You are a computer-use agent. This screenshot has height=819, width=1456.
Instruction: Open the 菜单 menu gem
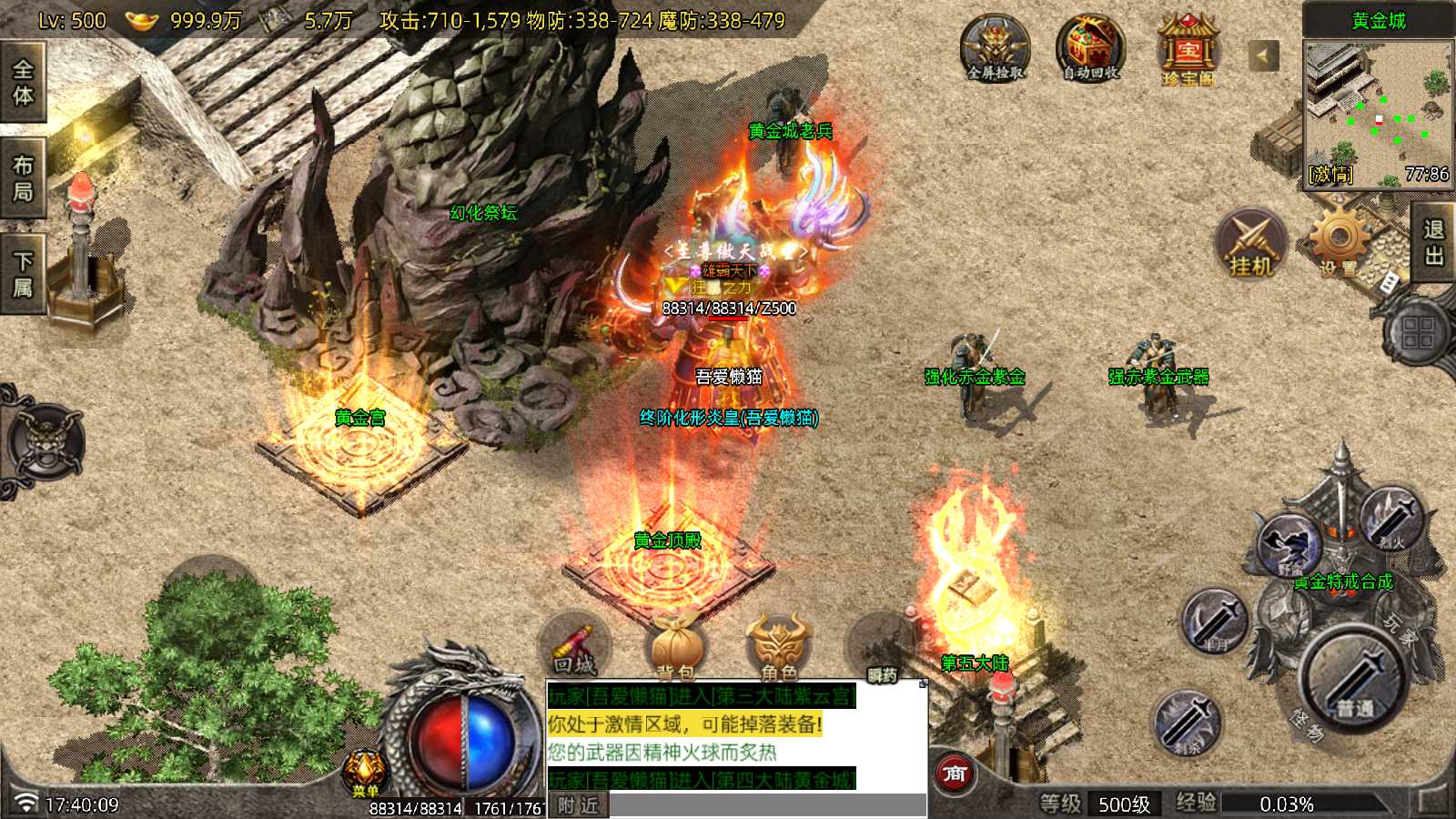tap(365, 772)
